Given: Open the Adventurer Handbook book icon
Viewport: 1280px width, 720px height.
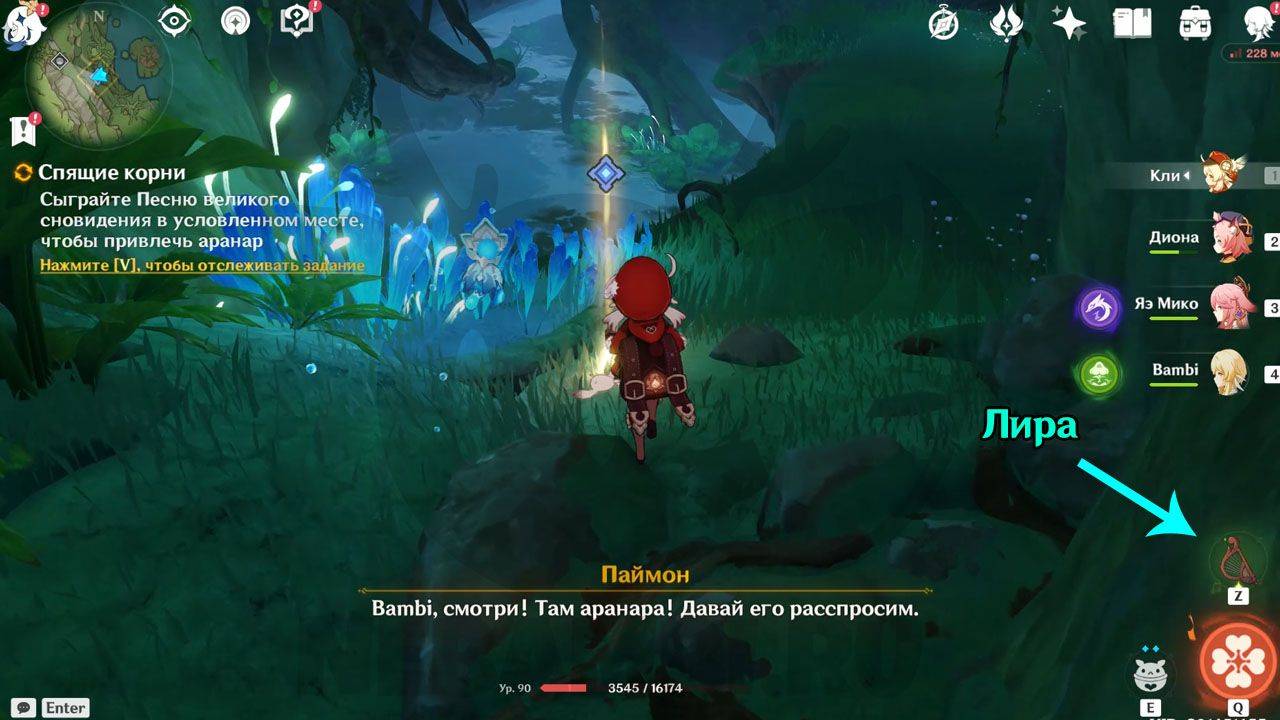Looking at the screenshot, I should [1132, 23].
